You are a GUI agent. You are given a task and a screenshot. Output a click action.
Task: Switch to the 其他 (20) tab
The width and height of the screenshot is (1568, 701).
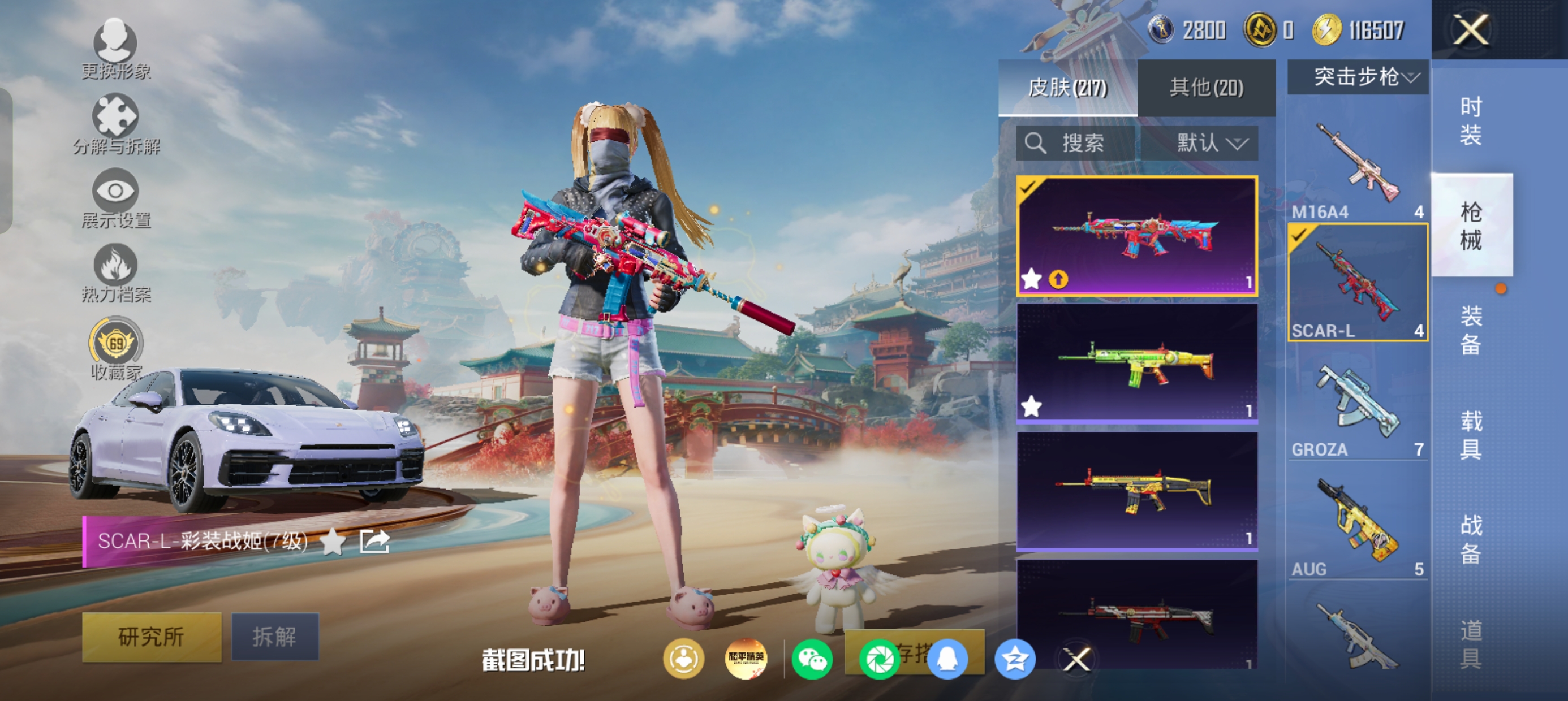point(1206,88)
